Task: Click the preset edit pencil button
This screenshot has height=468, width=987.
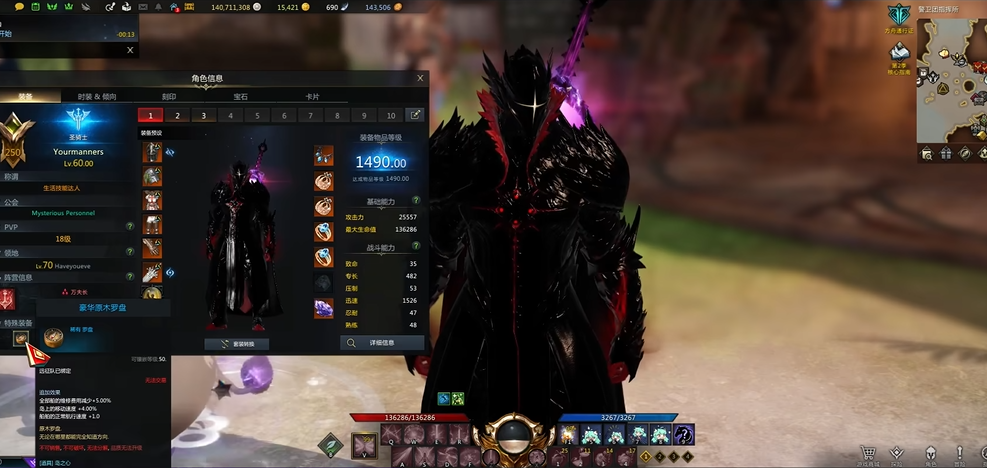Action: pyautogui.click(x=415, y=116)
